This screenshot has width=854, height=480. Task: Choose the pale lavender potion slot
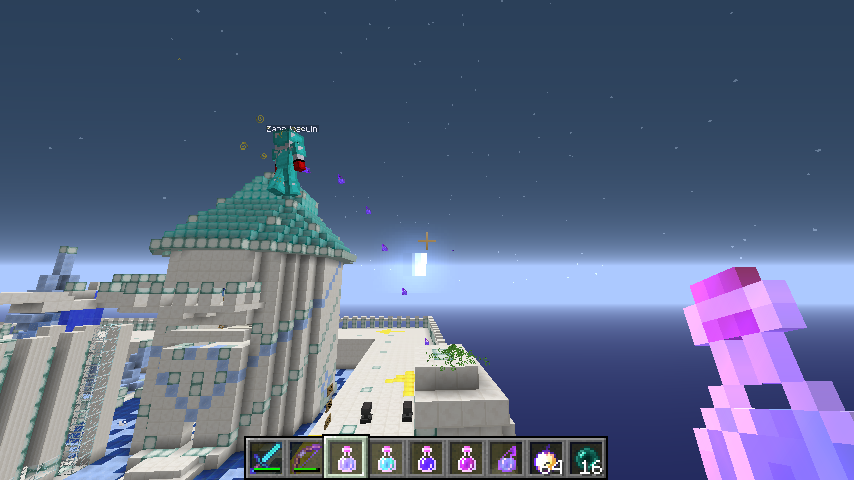(347, 458)
